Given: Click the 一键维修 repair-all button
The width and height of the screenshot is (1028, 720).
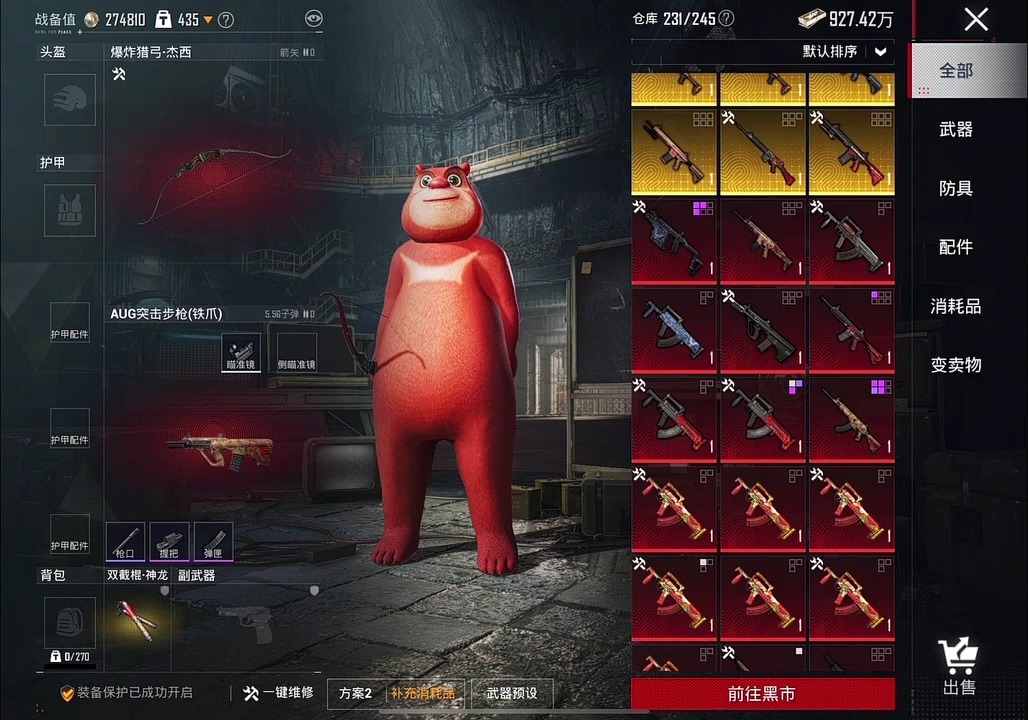Looking at the screenshot, I should pyautogui.click(x=278, y=692).
